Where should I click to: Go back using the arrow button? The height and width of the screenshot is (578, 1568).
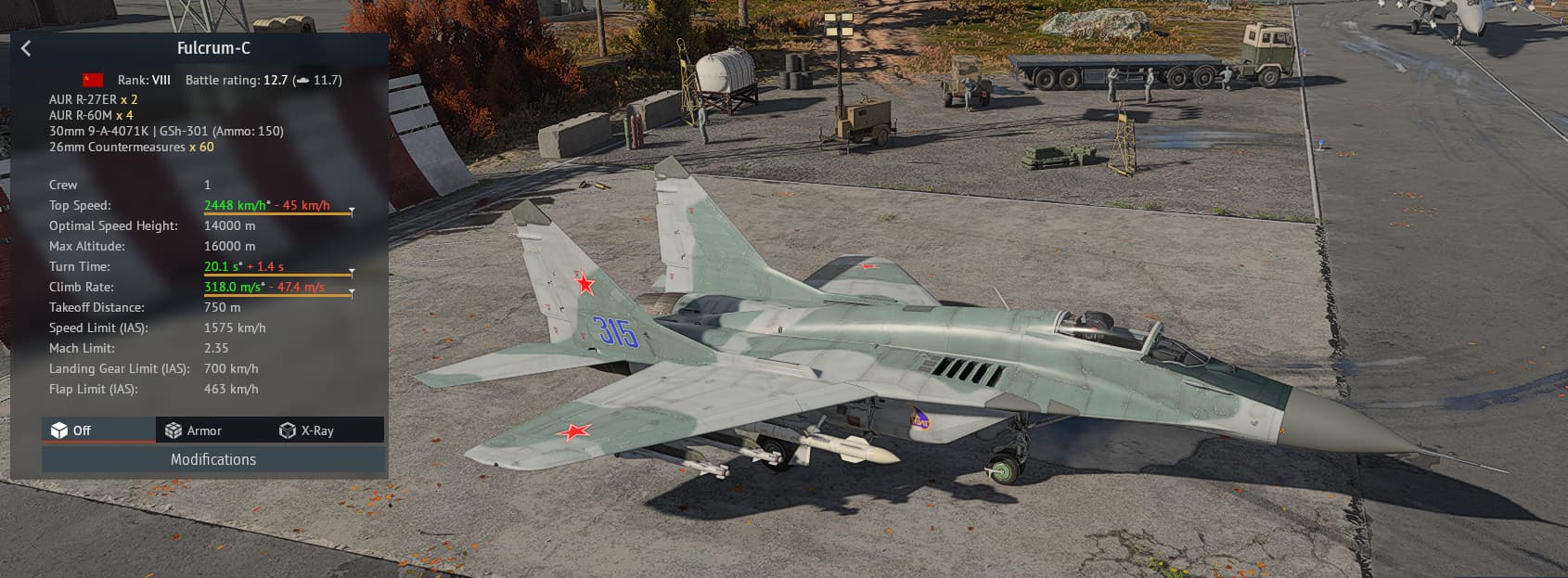[x=26, y=49]
